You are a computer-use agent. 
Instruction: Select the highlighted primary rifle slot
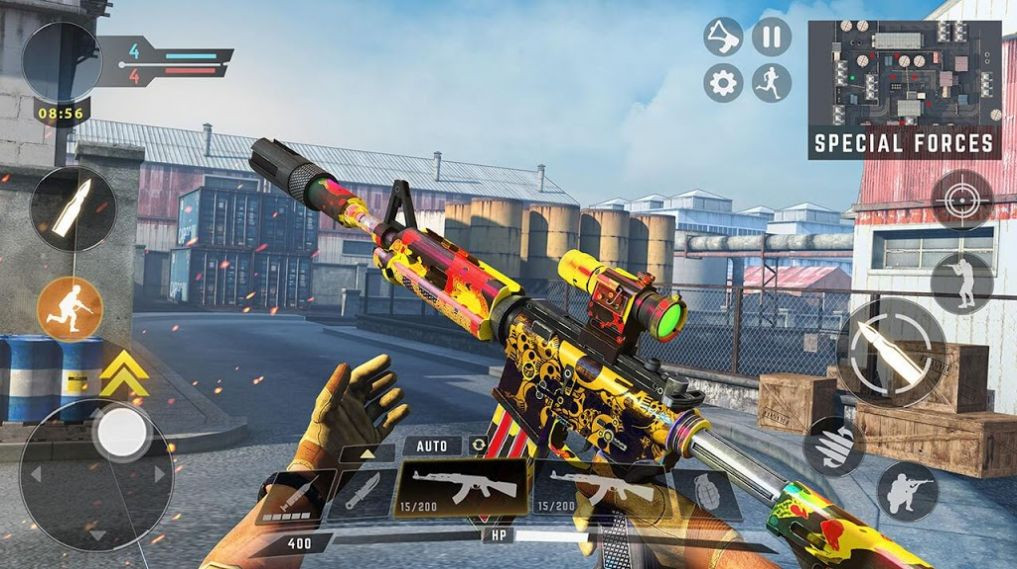pos(462,488)
